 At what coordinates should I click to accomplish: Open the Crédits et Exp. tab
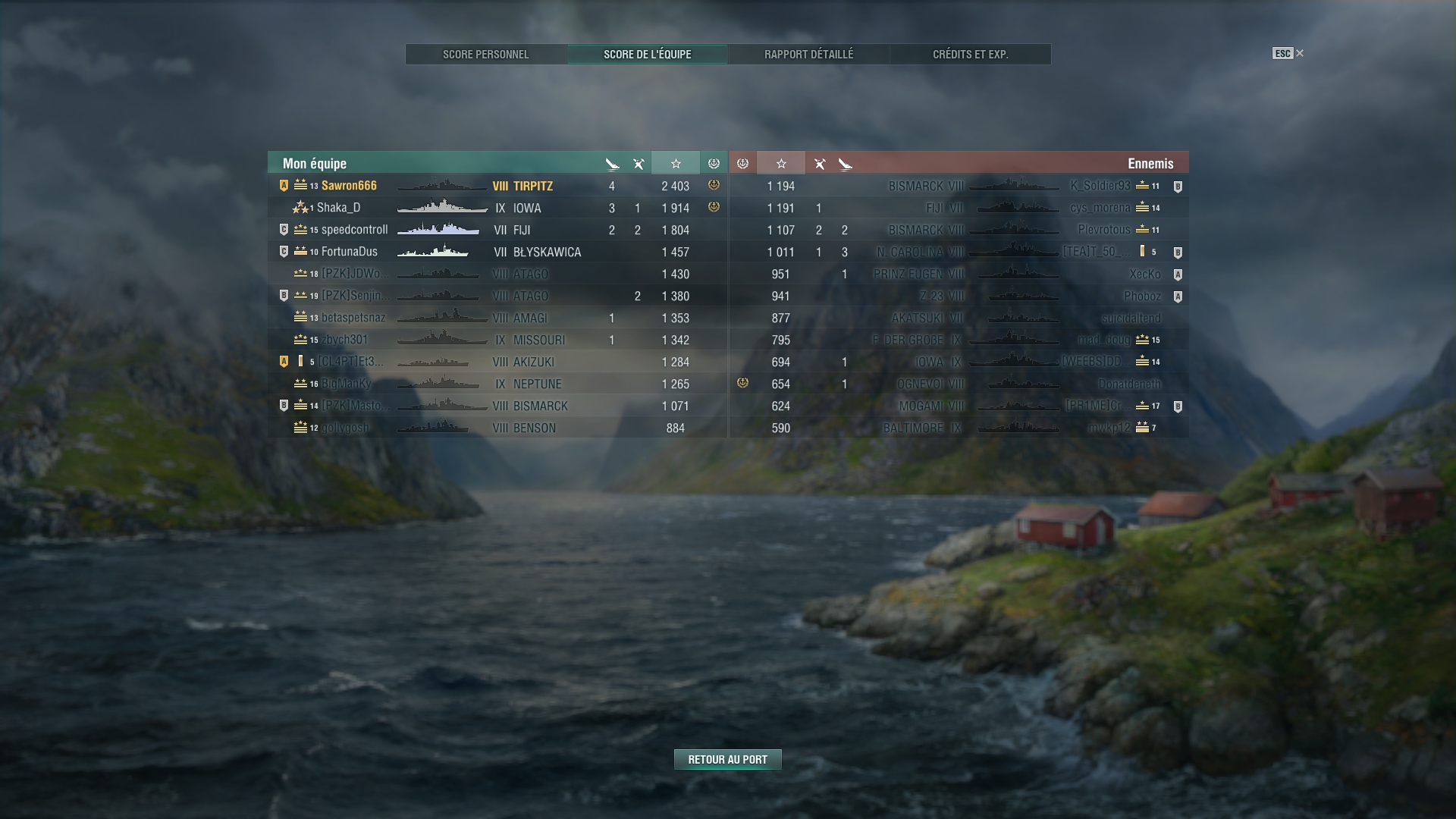click(x=970, y=55)
